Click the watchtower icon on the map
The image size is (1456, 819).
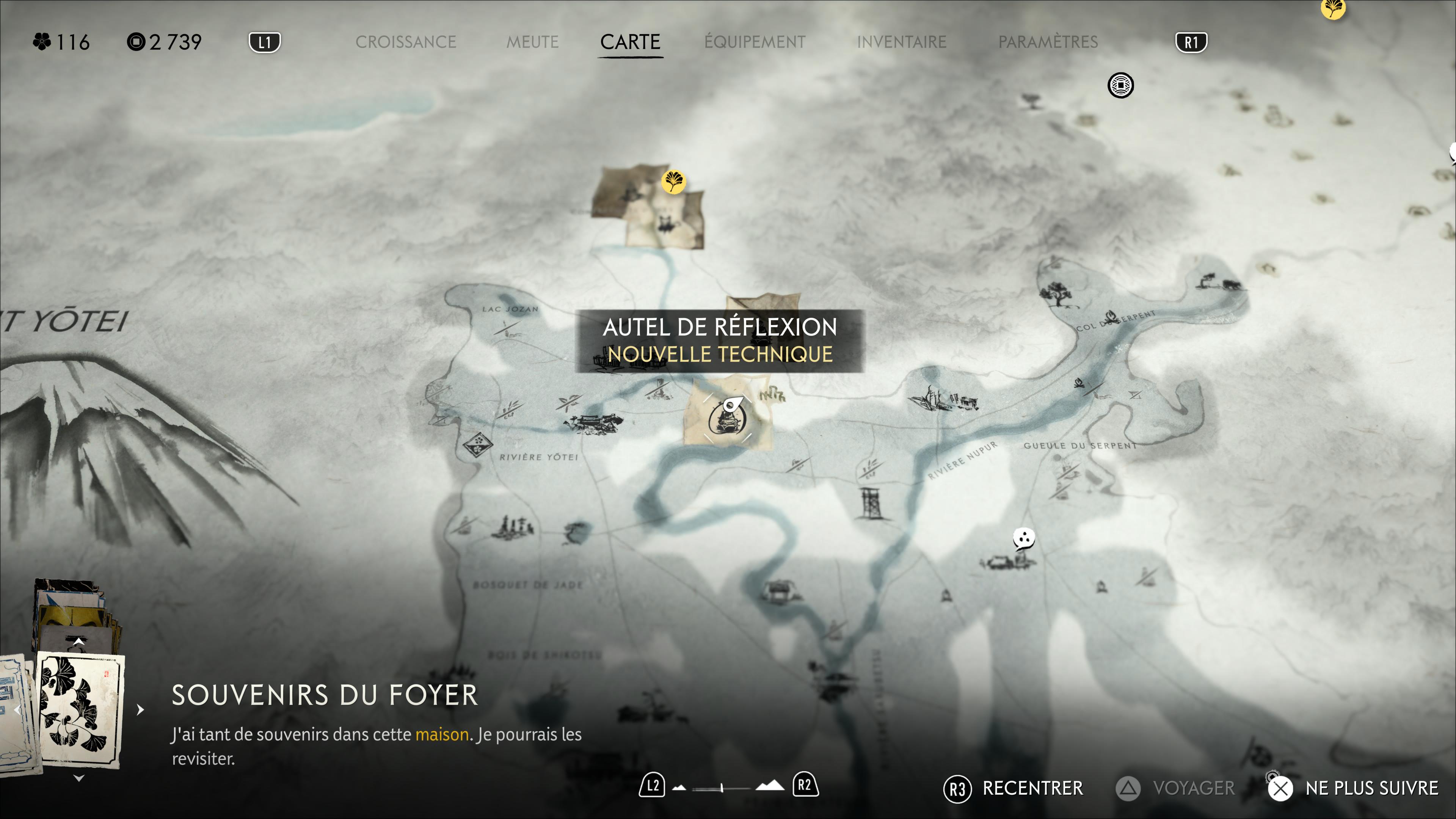tap(871, 504)
